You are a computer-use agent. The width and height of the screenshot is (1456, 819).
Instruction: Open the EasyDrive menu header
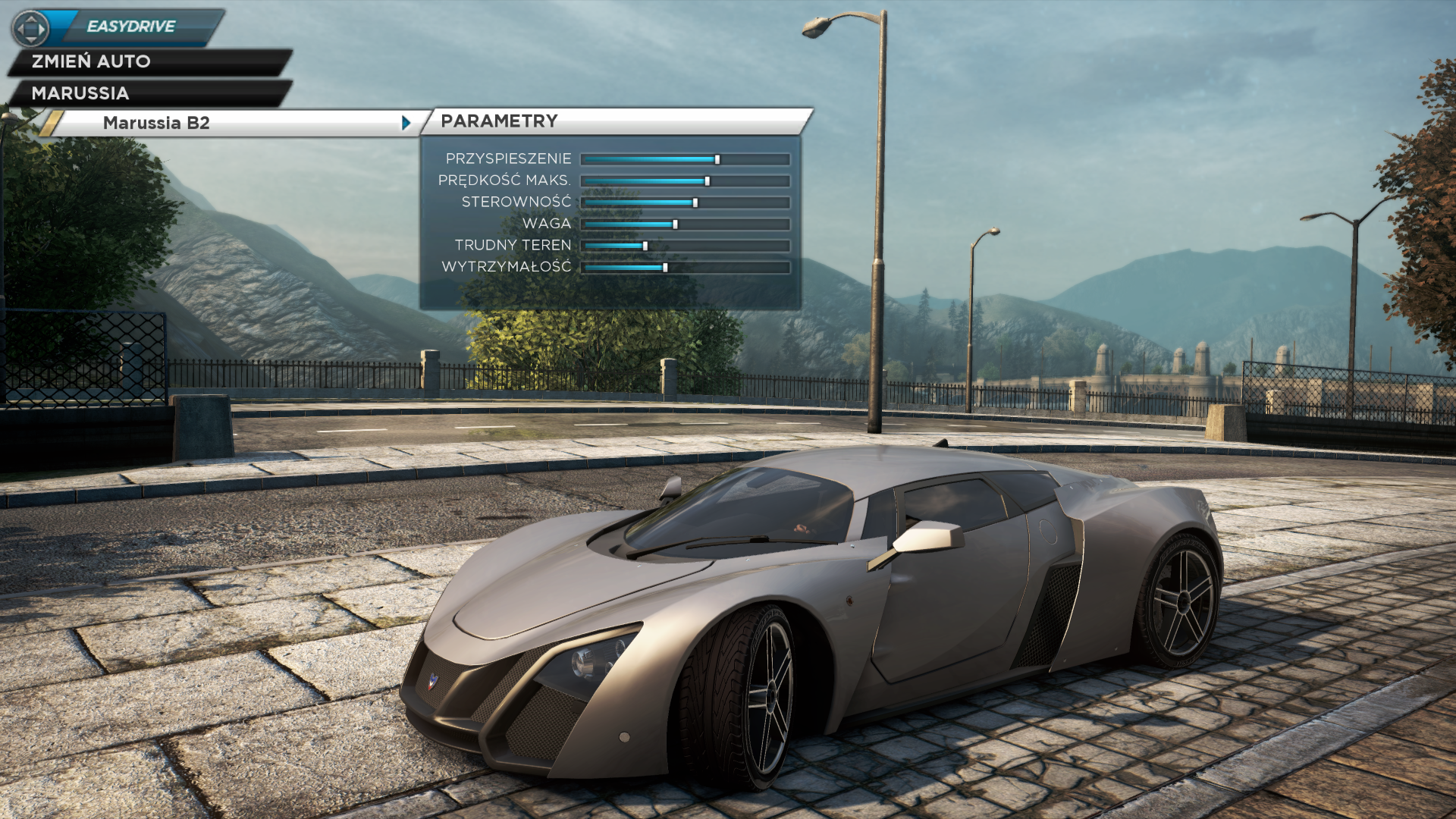coord(131,27)
